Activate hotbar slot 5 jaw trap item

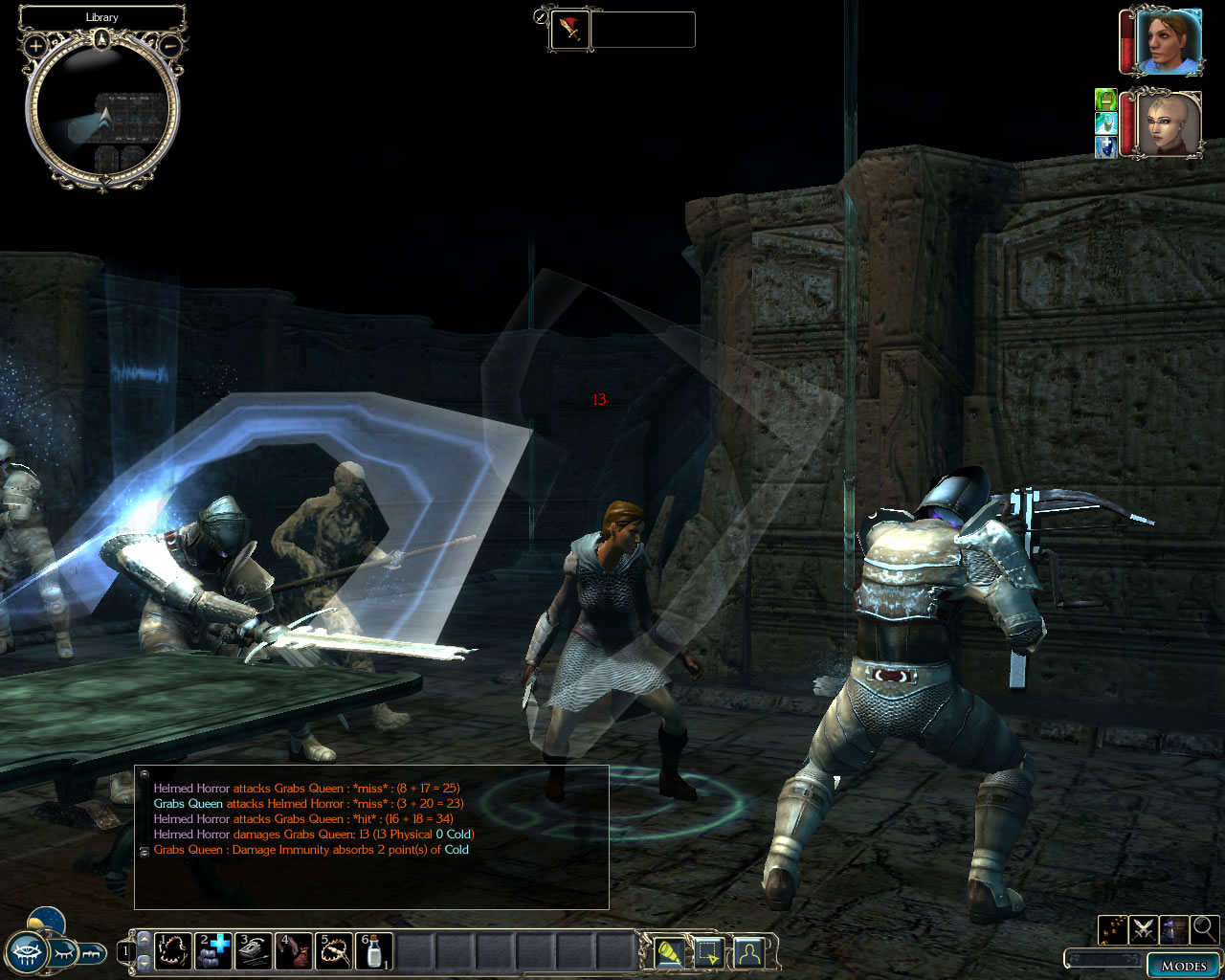coord(334,951)
